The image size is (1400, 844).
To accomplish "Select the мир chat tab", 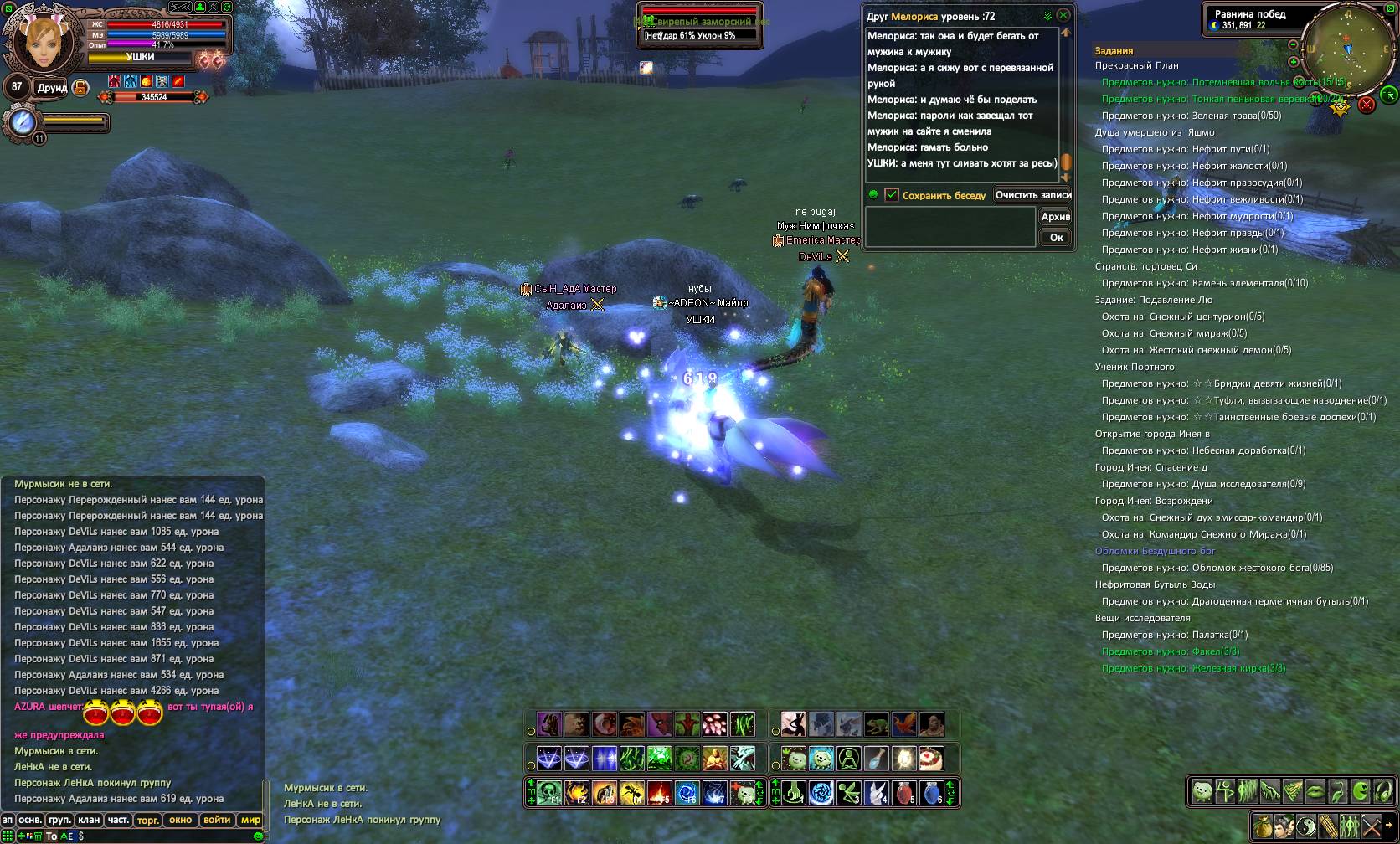I will pos(250,820).
